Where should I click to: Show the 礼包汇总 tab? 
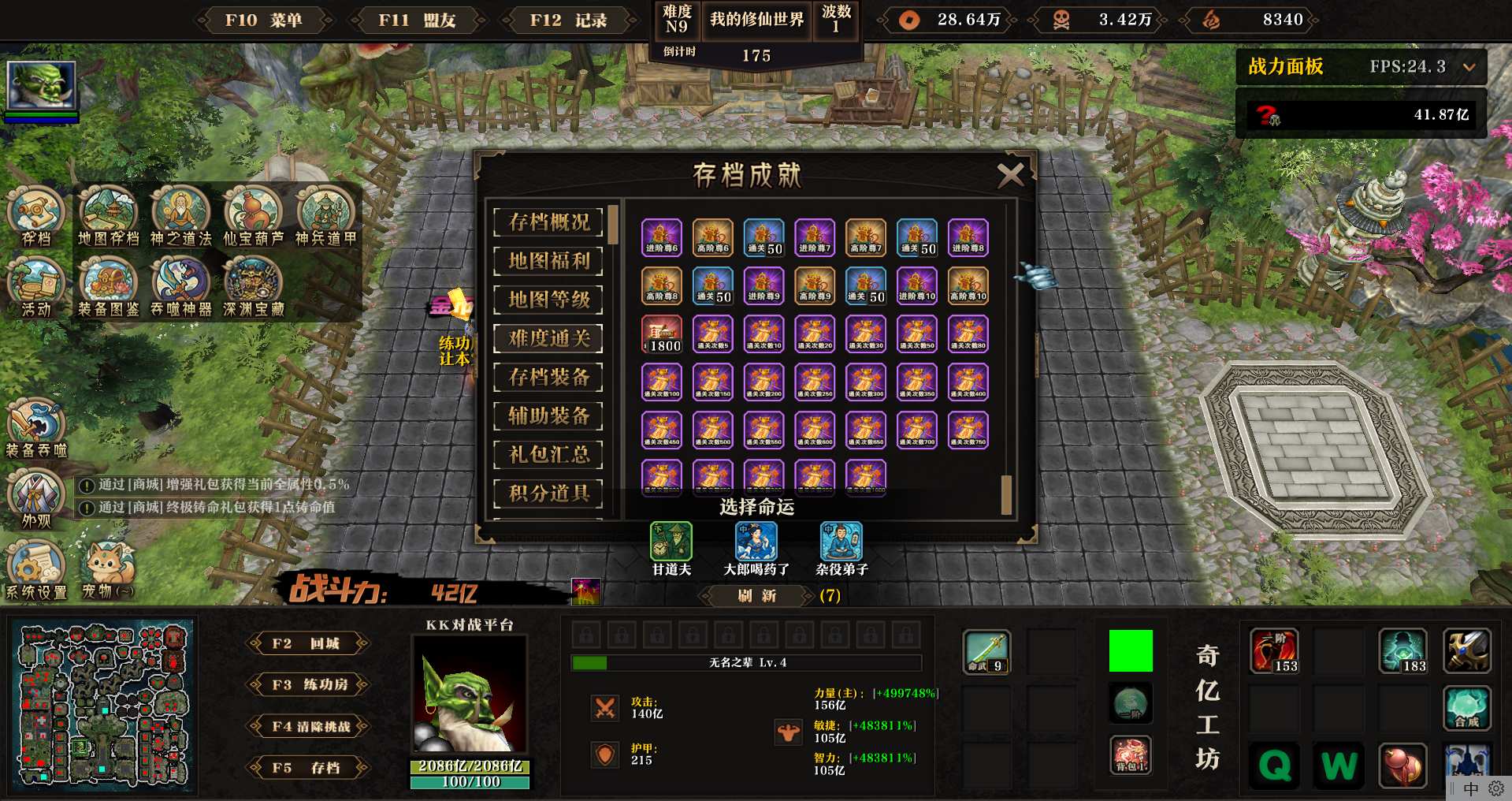click(548, 454)
